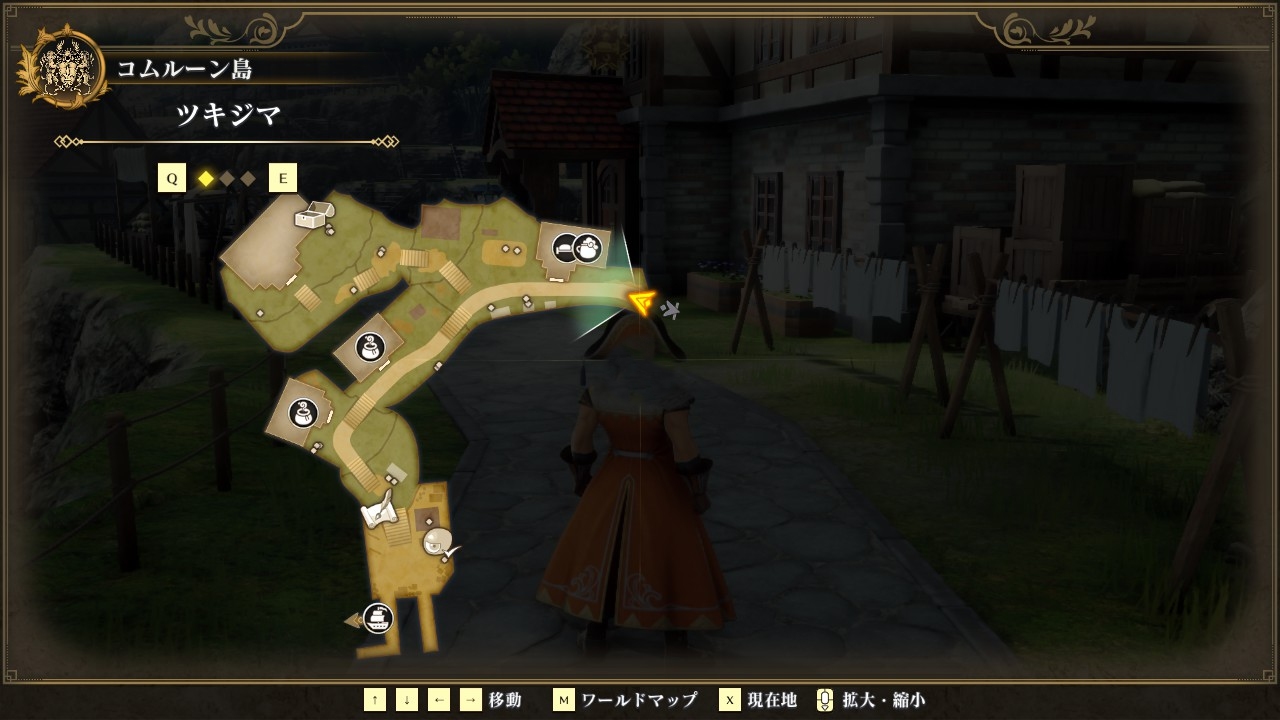
Task: Click the ship icon at the dock
Action: 377,618
